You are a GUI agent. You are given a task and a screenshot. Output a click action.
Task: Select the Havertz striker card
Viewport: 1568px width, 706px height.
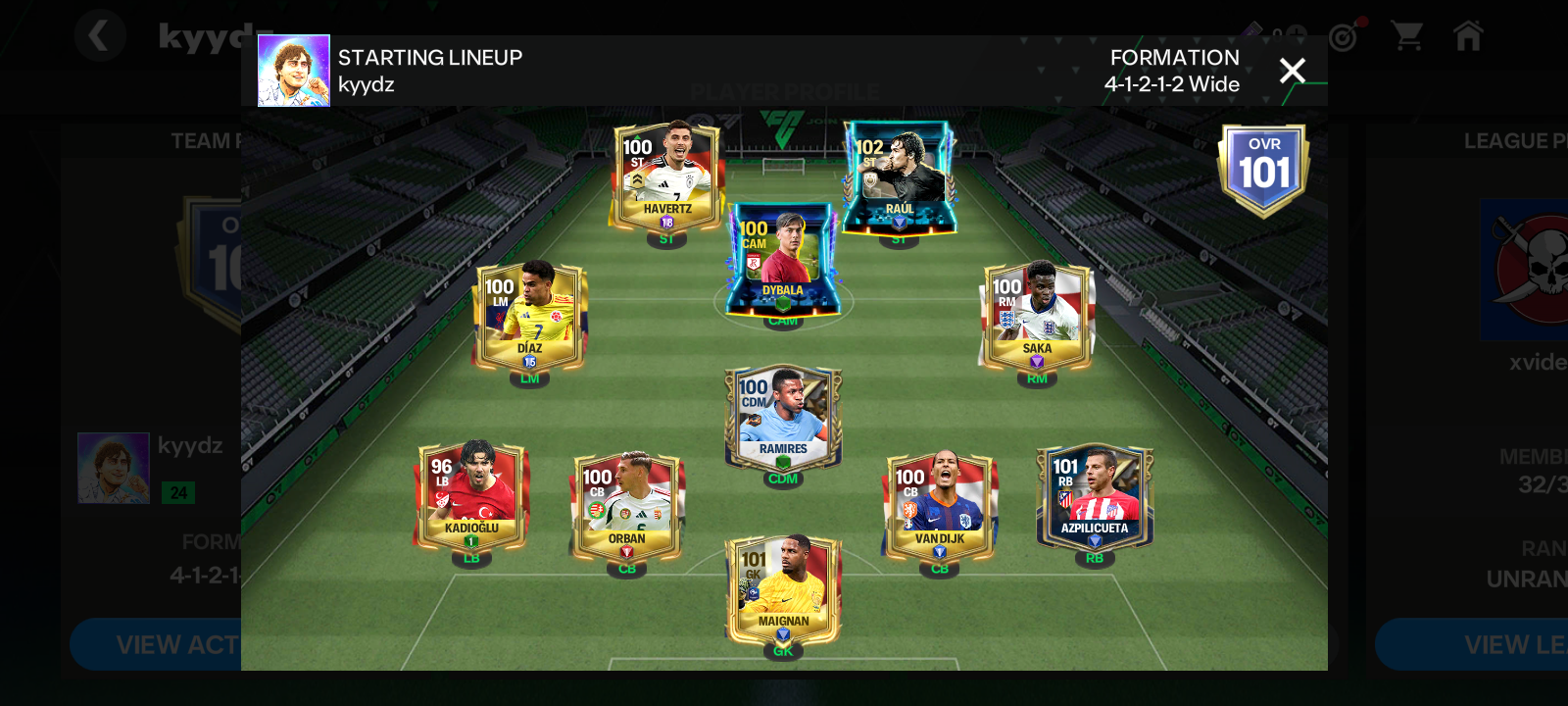coord(666,176)
